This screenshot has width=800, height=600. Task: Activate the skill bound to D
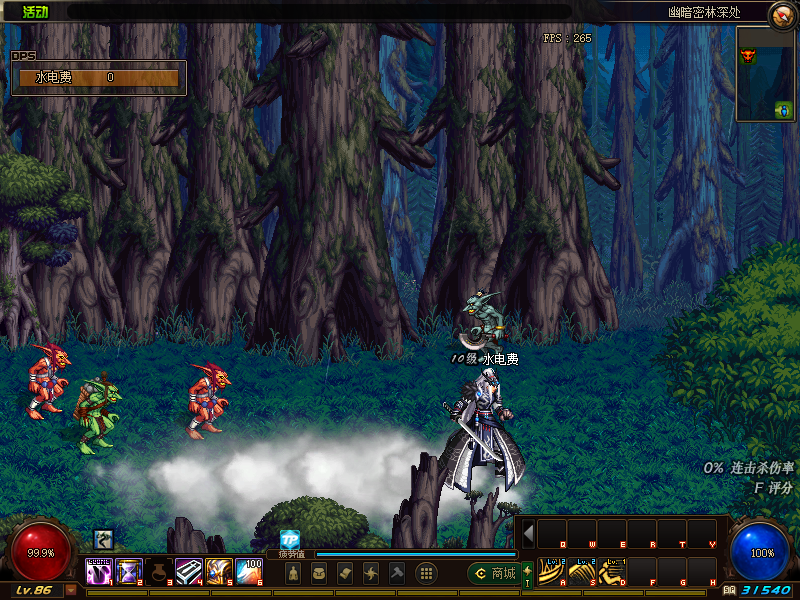click(611, 572)
